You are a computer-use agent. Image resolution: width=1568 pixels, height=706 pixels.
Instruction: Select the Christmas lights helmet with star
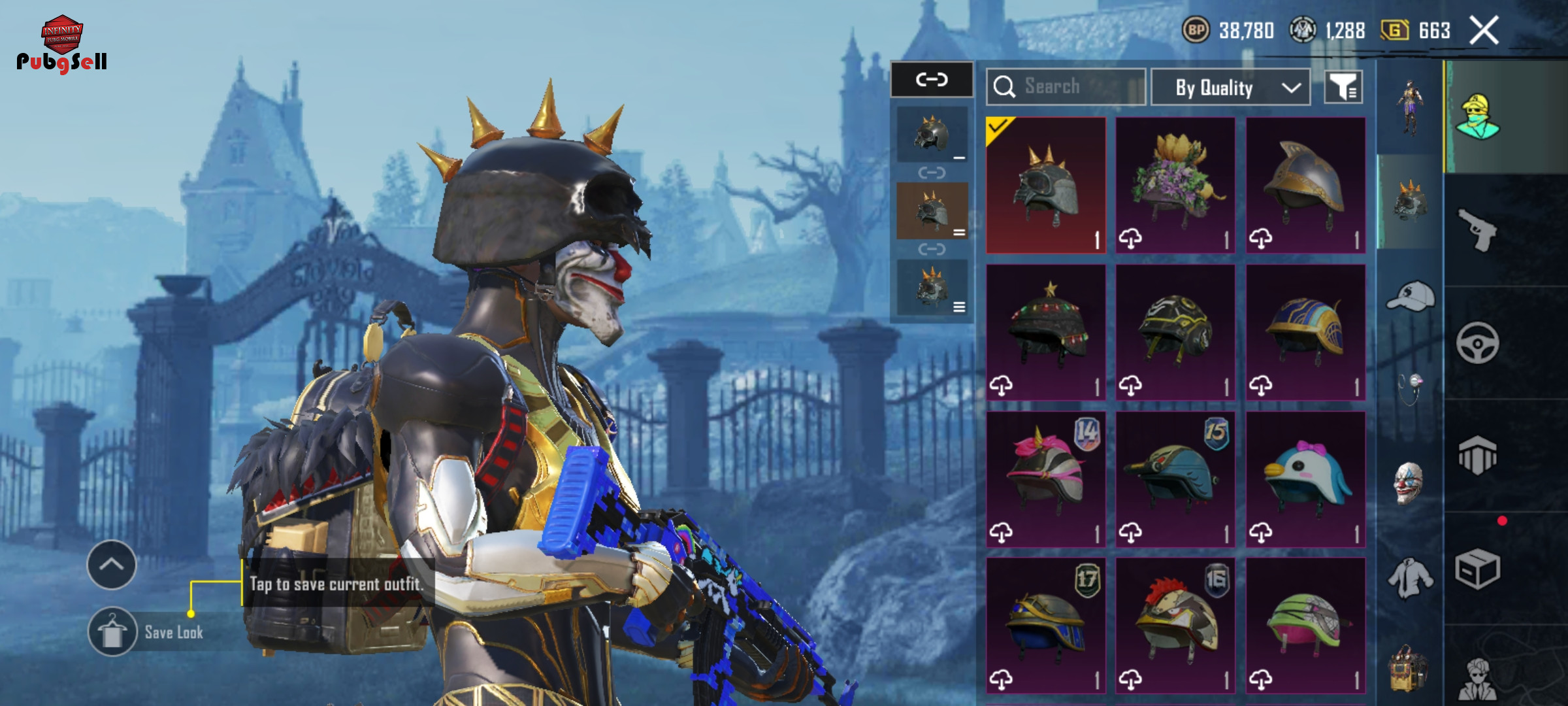[x=1045, y=332]
